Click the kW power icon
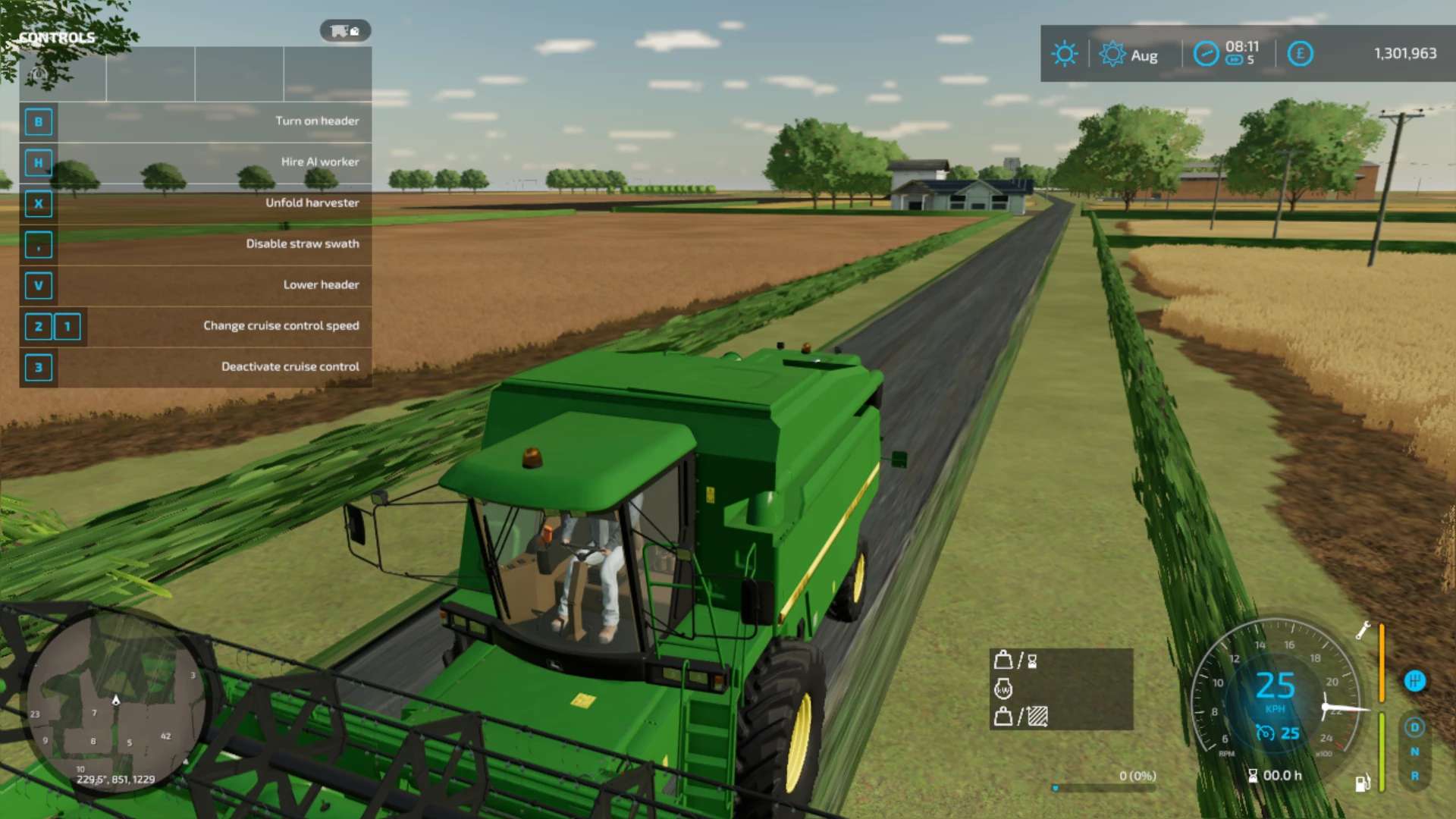This screenshot has width=1456, height=819. [1003, 689]
